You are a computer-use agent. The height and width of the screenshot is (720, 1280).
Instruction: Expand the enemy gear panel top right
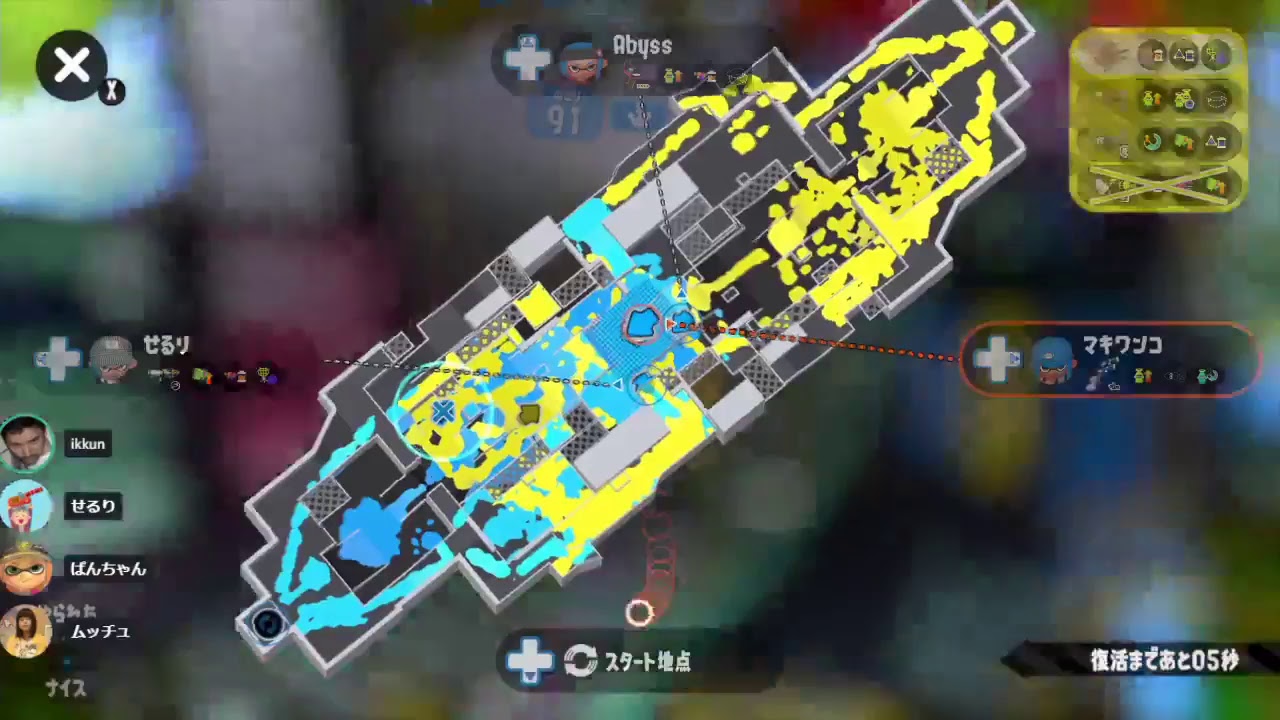[x=1157, y=120]
